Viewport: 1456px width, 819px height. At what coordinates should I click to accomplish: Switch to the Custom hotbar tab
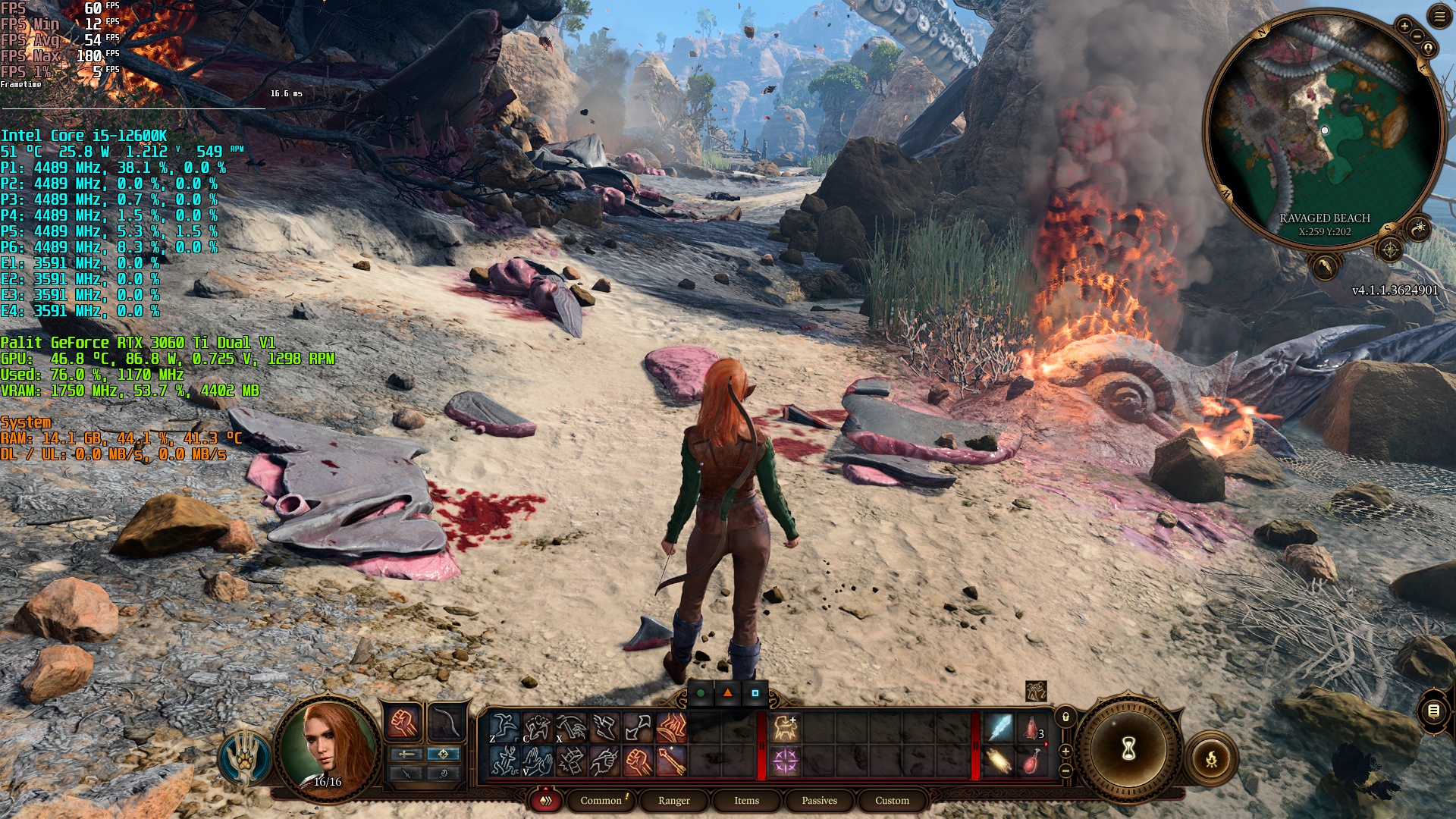892,800
